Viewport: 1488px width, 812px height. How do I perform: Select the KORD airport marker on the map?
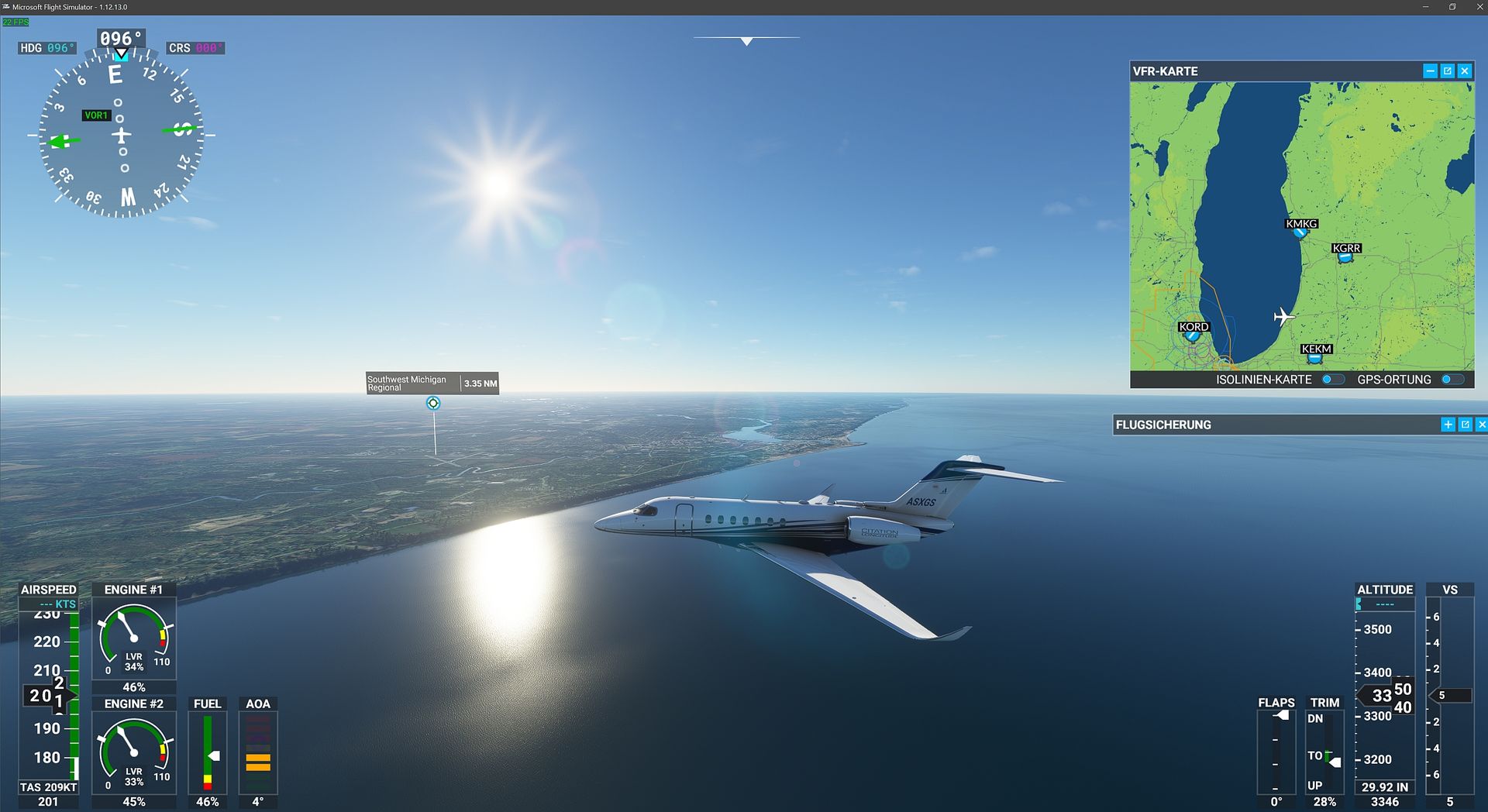(x=1193, y=335)
